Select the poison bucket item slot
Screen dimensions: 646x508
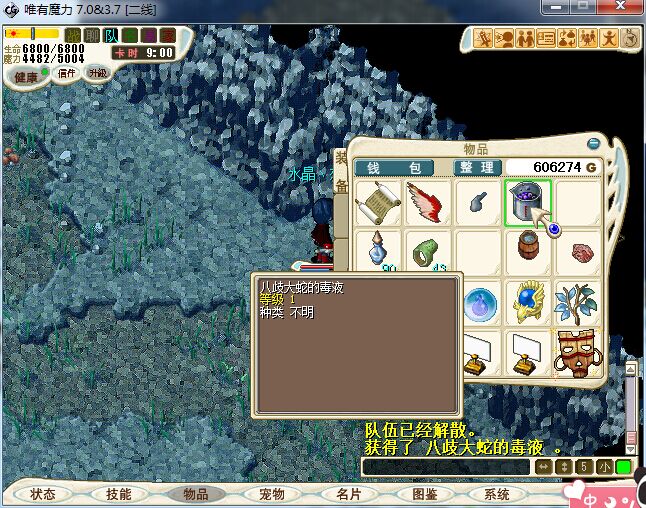click(x=527, y=203)
